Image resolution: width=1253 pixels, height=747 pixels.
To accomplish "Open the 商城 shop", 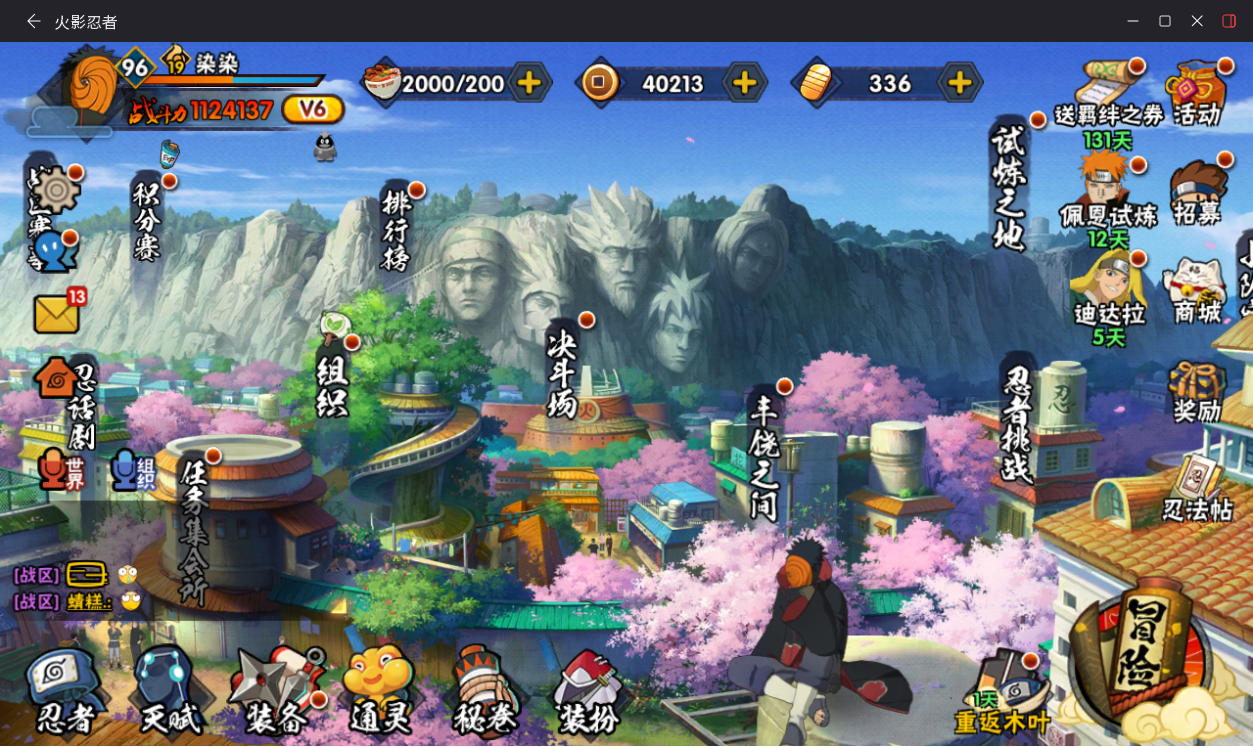I will point(1198,291).
